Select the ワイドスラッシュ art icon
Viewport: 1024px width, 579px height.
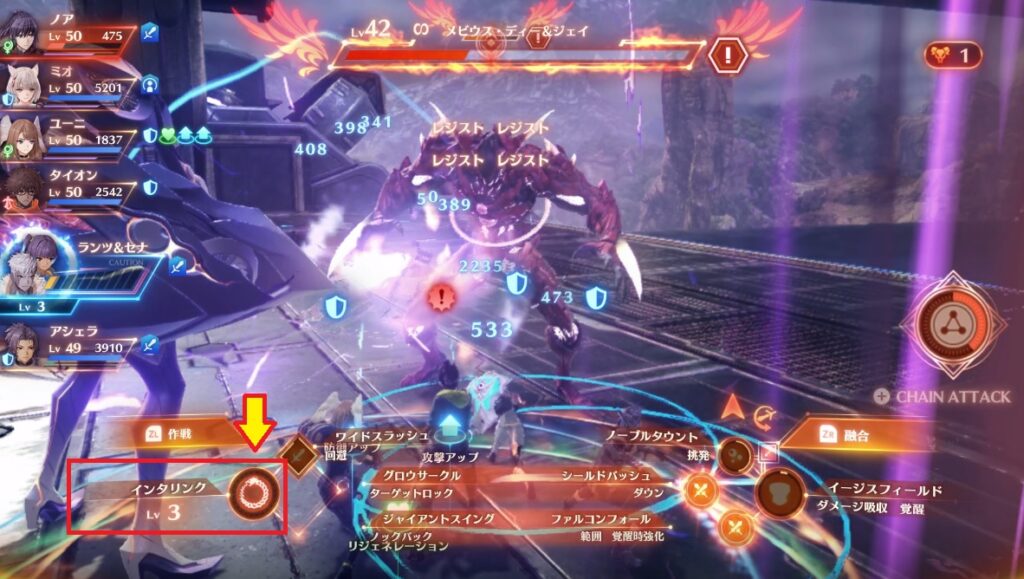298,454
